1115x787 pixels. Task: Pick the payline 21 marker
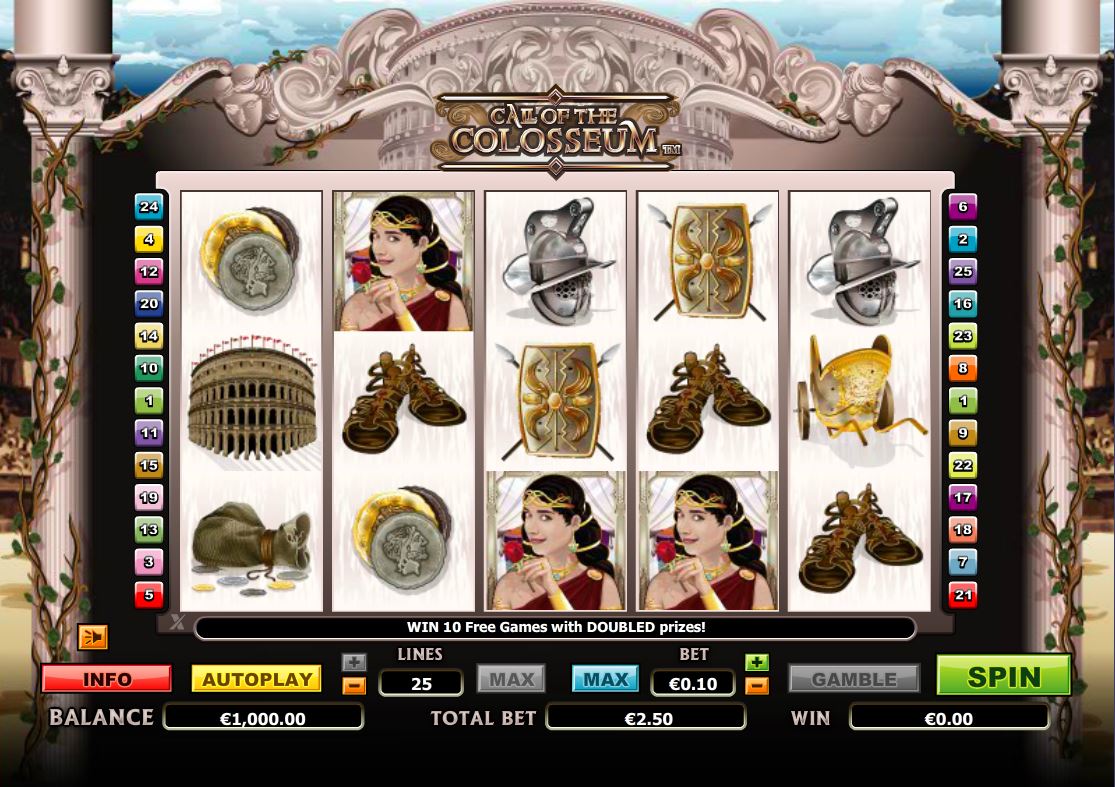click(x=963, y=595)
